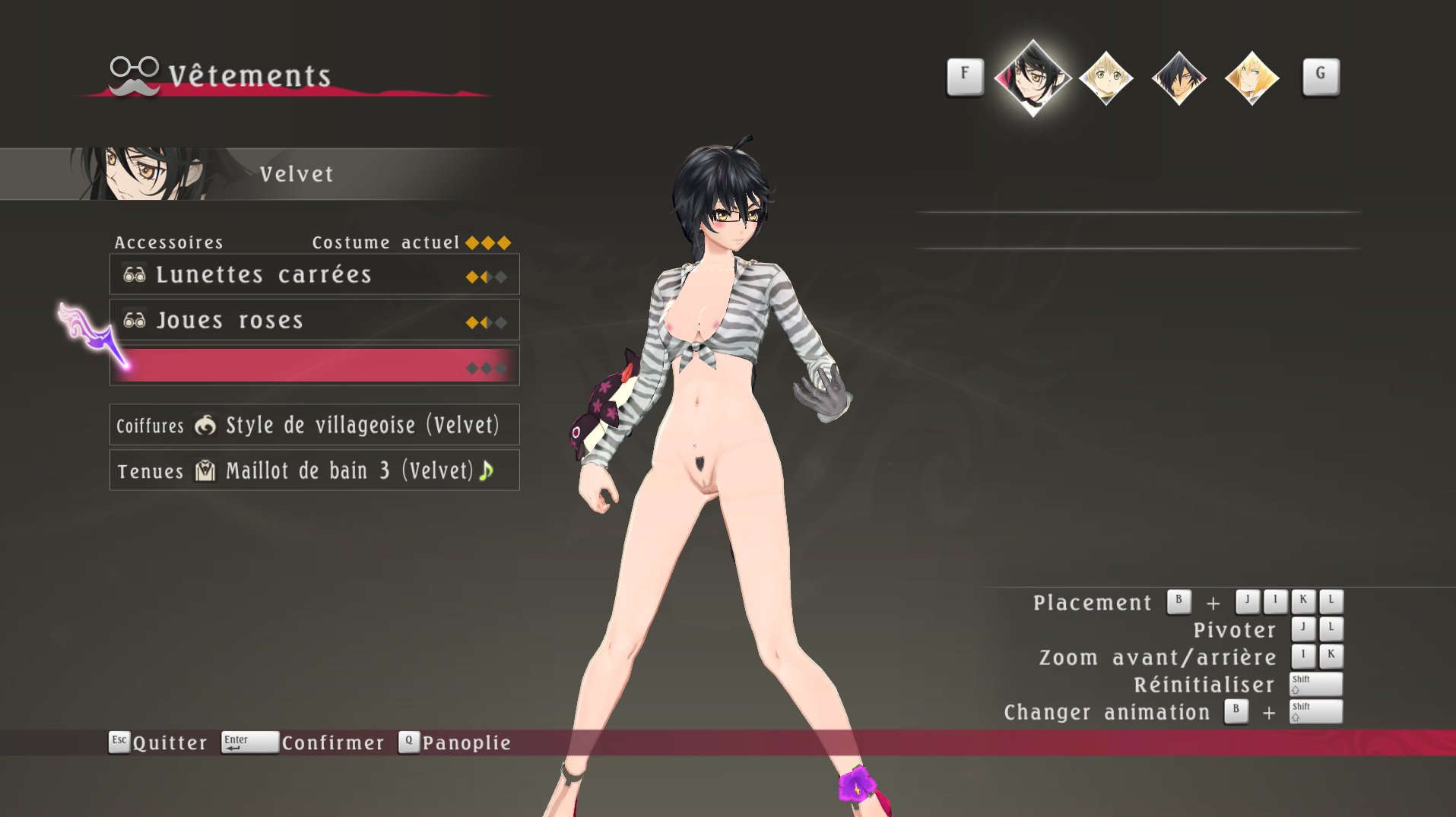Select the empty highlighted accessory slot
The width and height of the screenshot is (1456, 817).
coord(314,366)
